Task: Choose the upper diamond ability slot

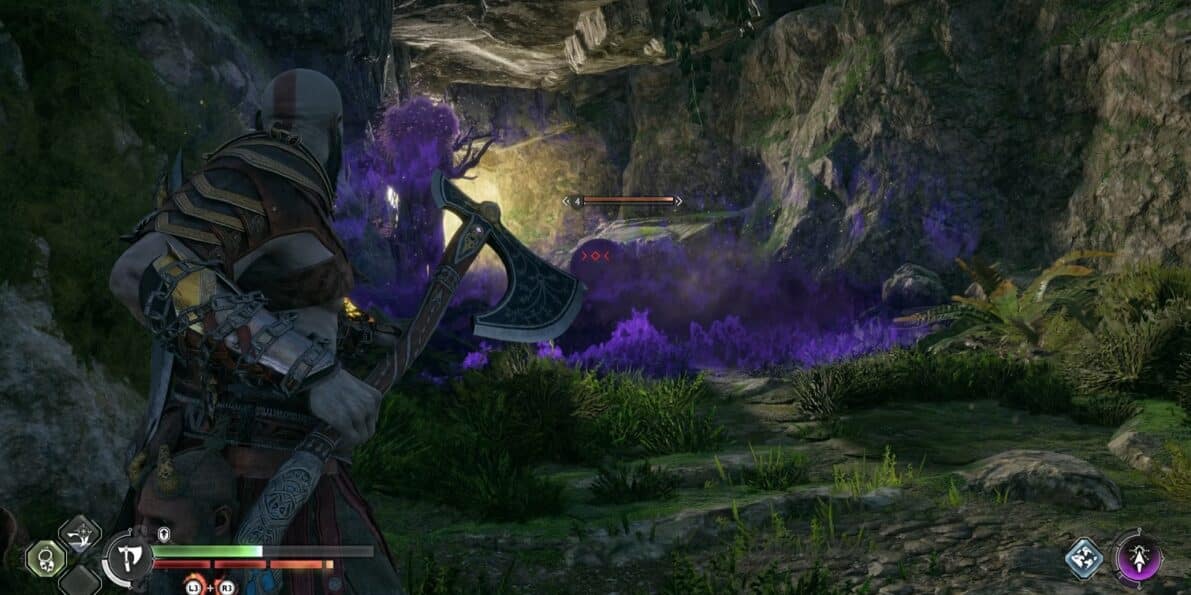Action: coord(80,533)
